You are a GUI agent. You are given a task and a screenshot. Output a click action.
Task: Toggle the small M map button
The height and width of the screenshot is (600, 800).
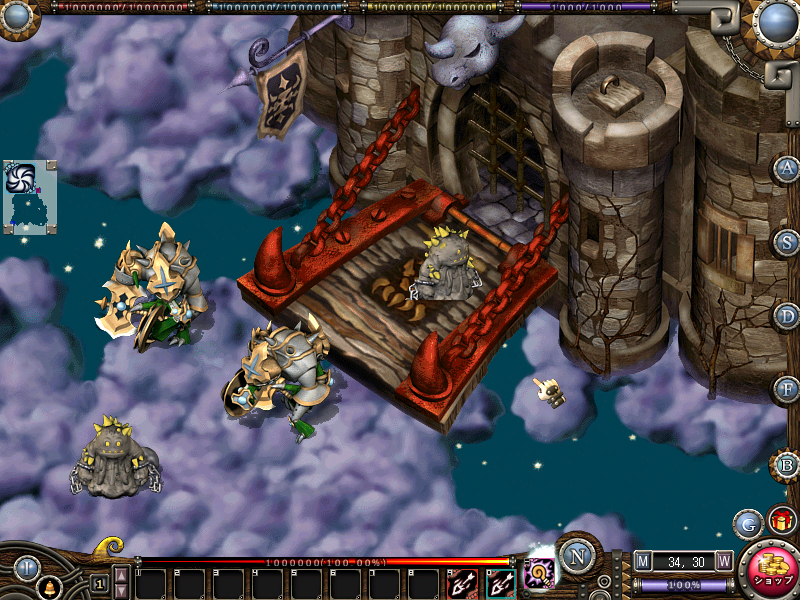pyautogui.click(x=643, y=561)
